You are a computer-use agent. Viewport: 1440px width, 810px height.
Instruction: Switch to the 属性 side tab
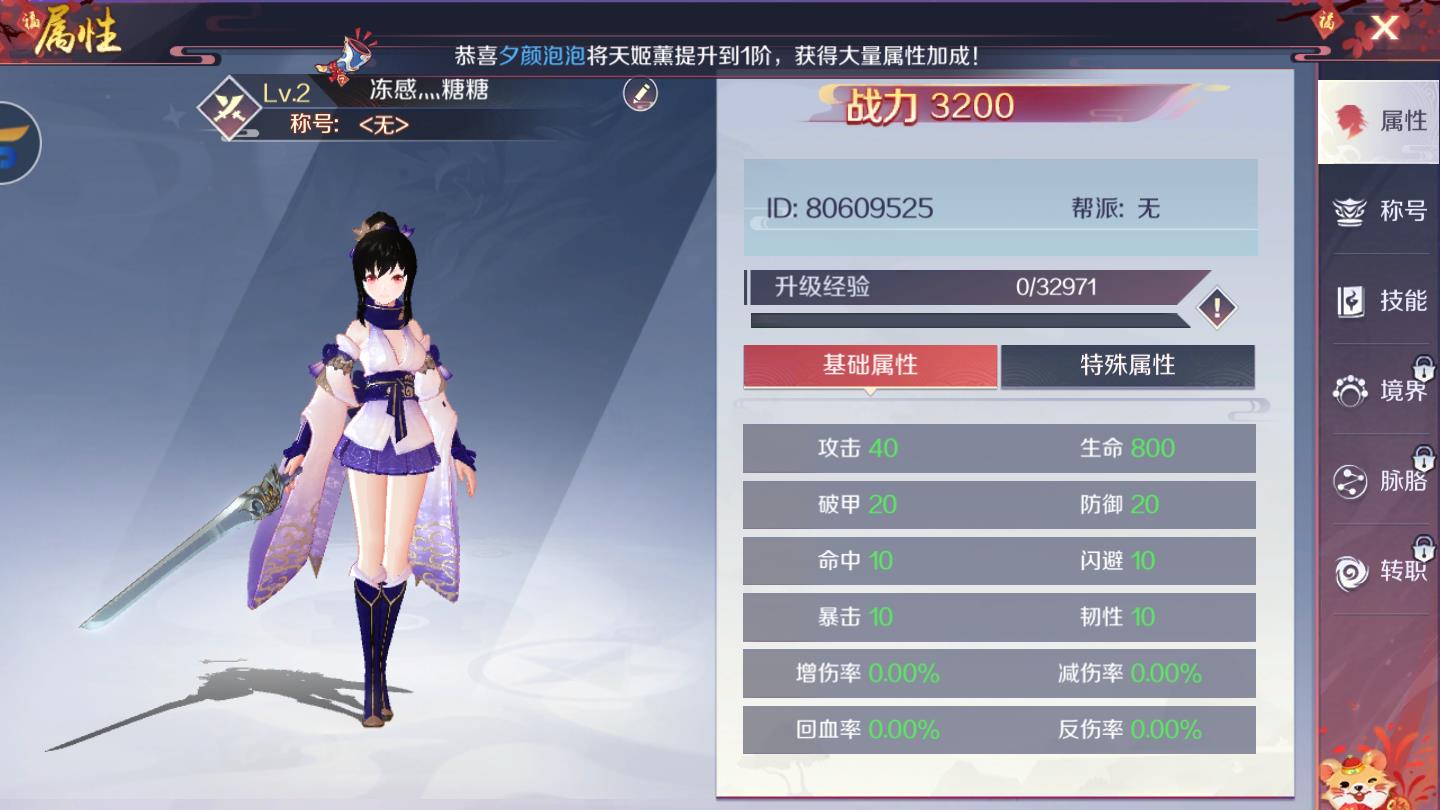[x=1378, y=121]
